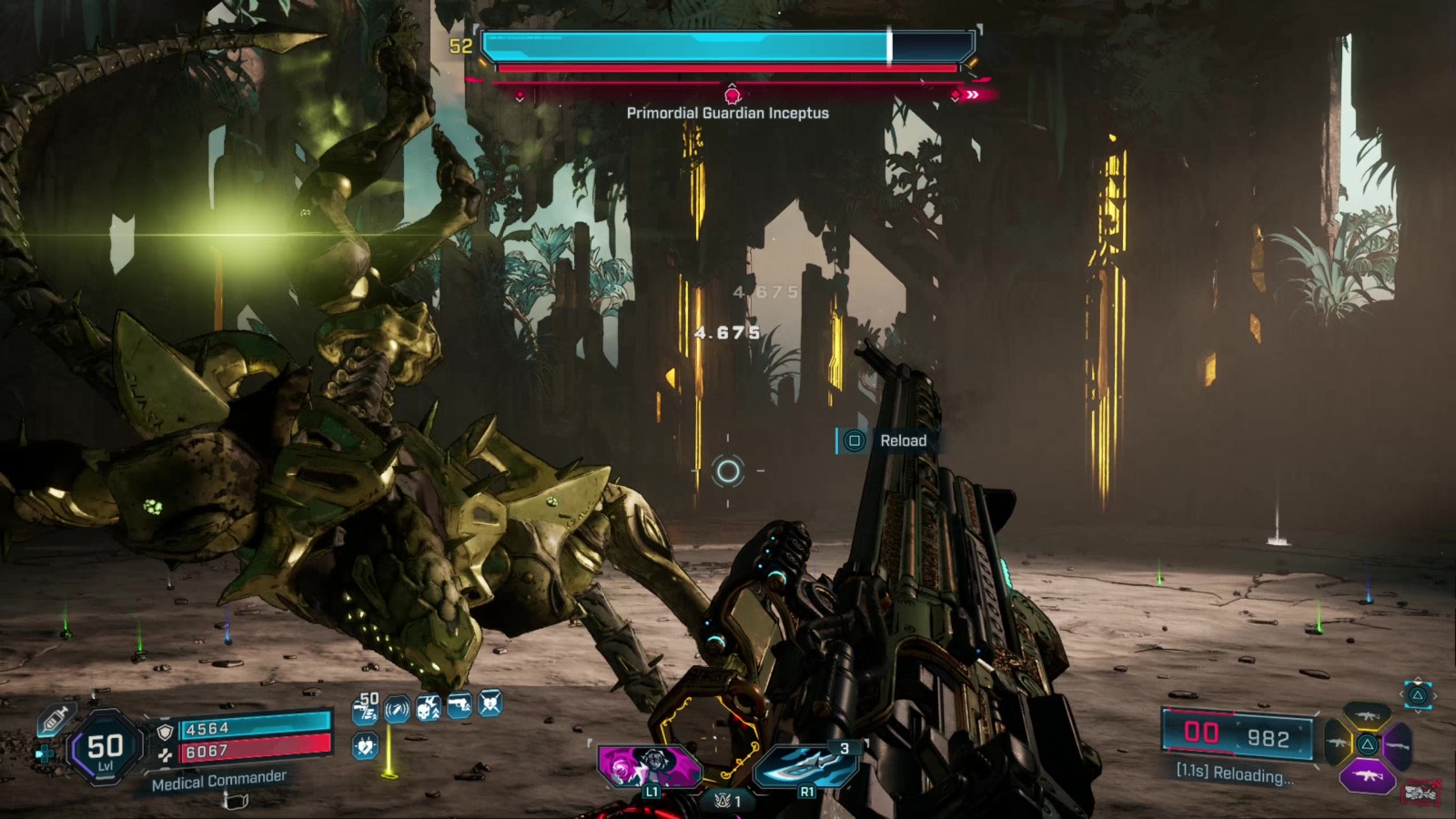Click the pistol buff icon in the status row
This screenshot has height=819, width=1456.
point(458,705)
